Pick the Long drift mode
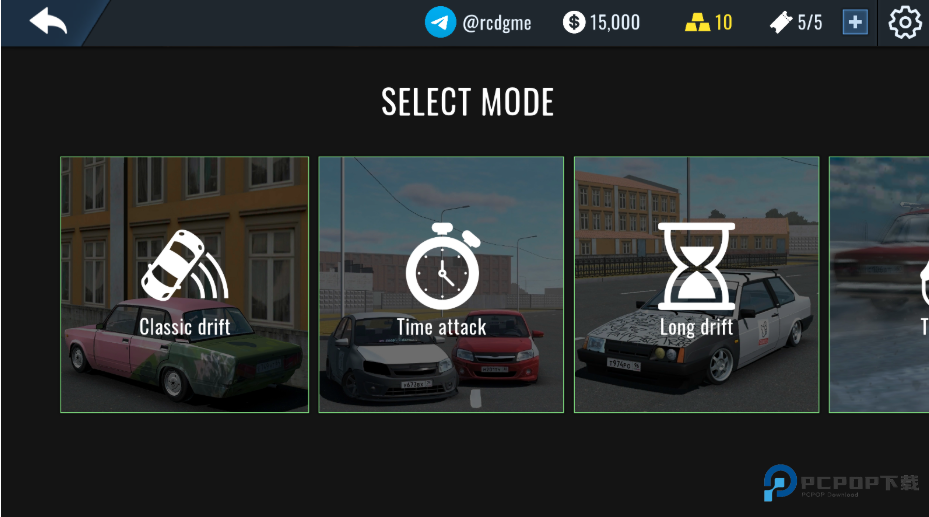Viewport: 929px width, 517px height. pyautogui.click(x=697, y=284)
